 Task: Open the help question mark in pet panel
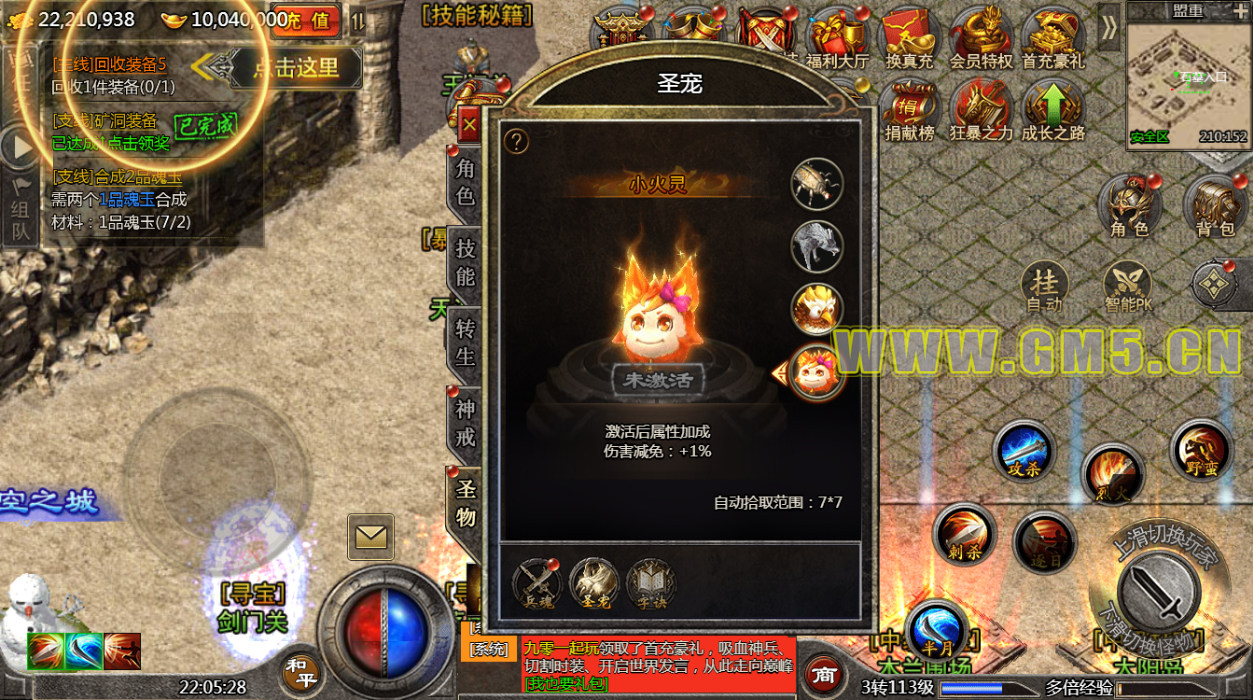pyautogui.click(x=516, y=142)
